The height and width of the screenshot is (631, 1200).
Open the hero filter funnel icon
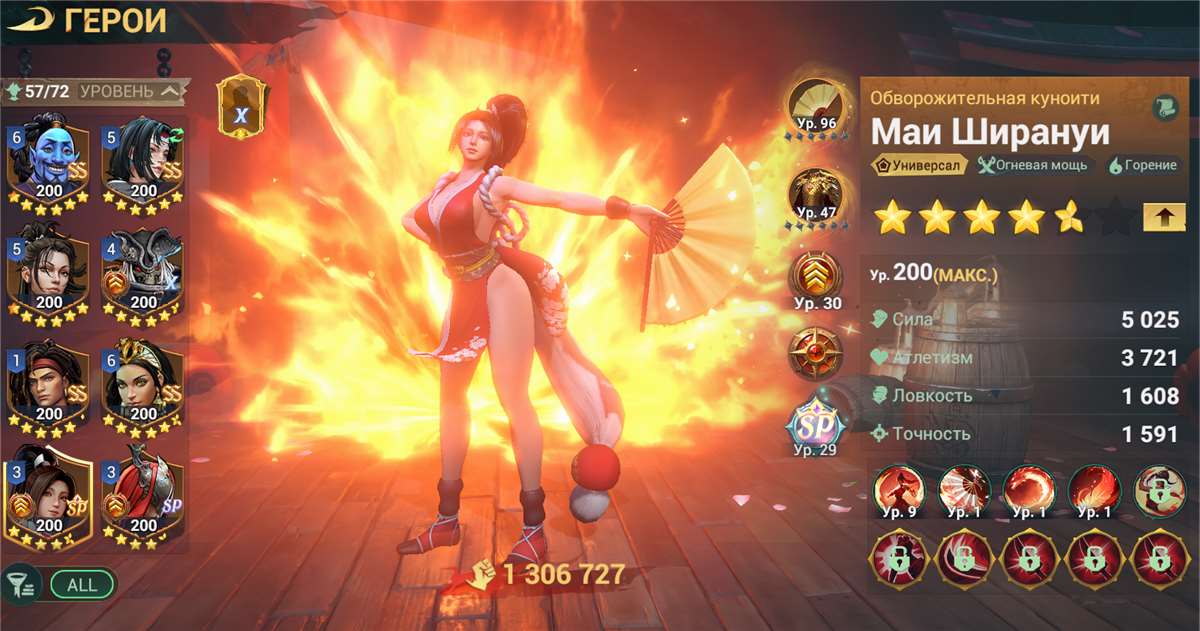[20, 583]
